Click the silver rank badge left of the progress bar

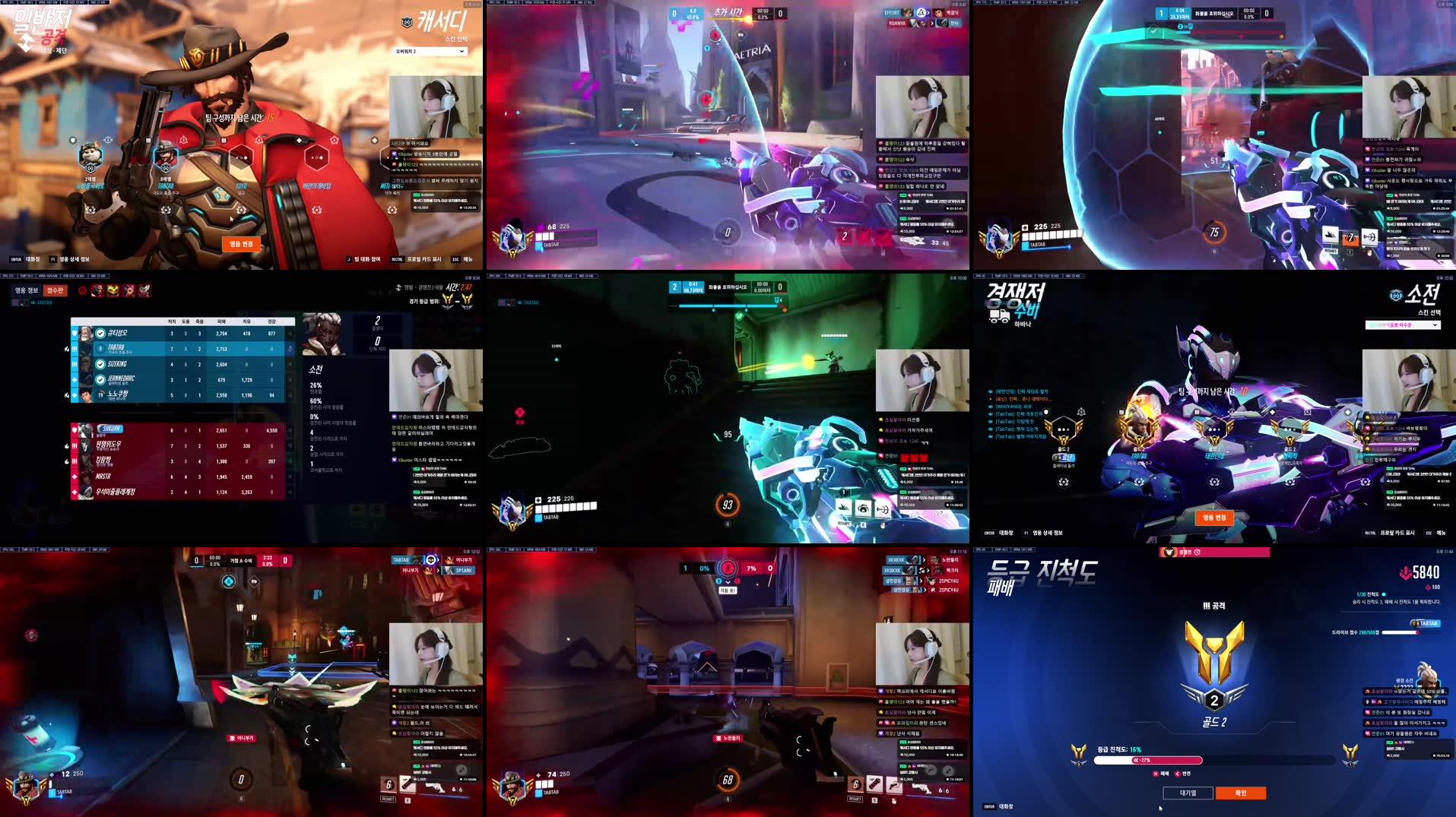[1079, 753]
